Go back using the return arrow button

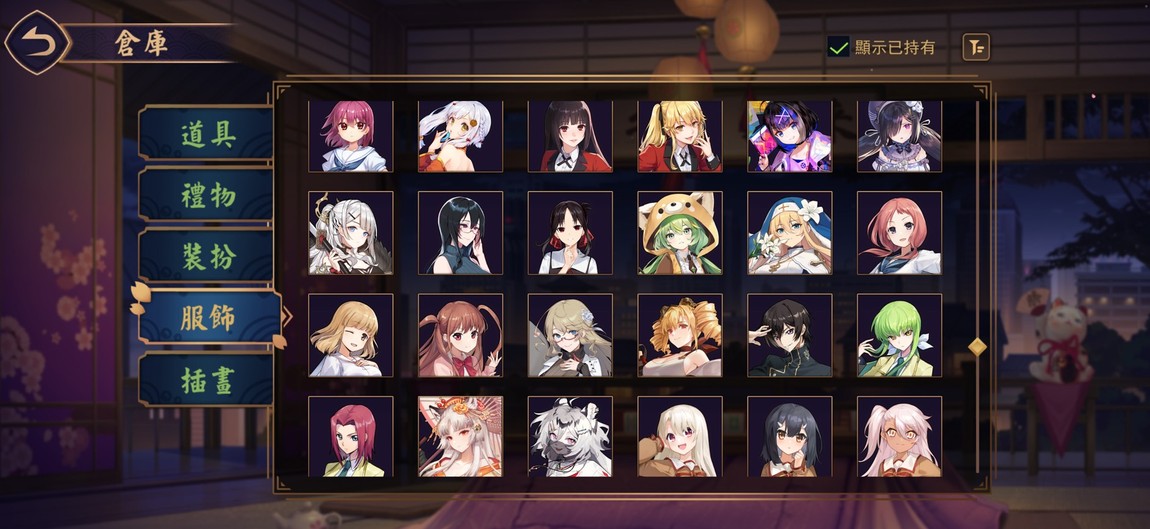point(37,42)
